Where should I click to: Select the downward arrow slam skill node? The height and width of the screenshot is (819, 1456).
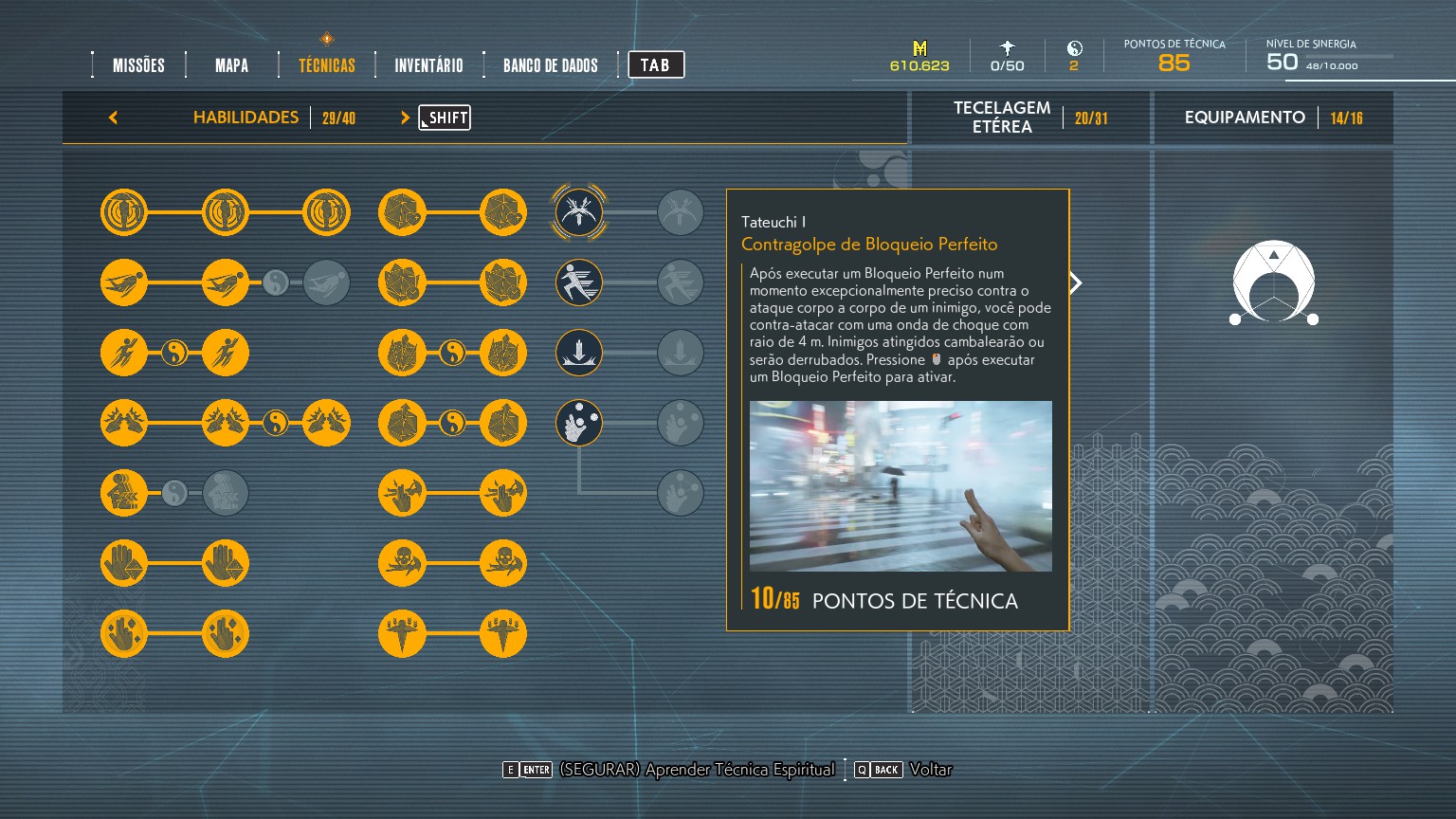click(x=578, y=353)
